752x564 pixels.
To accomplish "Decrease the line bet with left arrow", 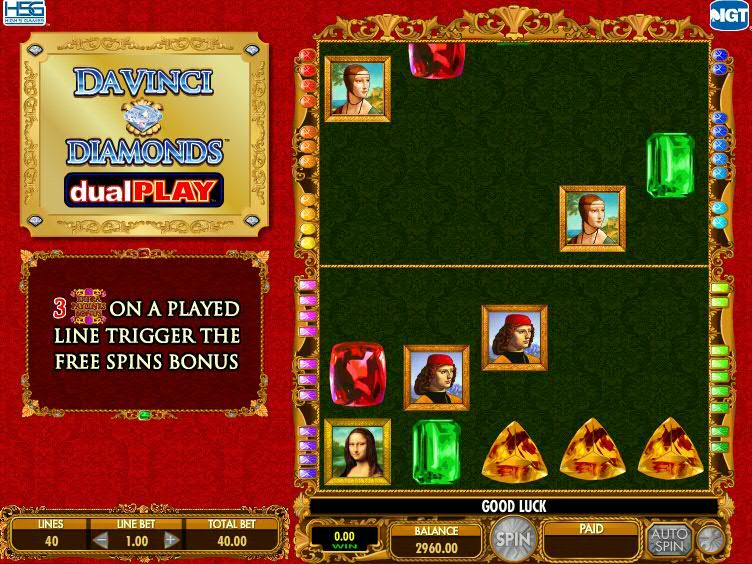I will pos(100,541).
